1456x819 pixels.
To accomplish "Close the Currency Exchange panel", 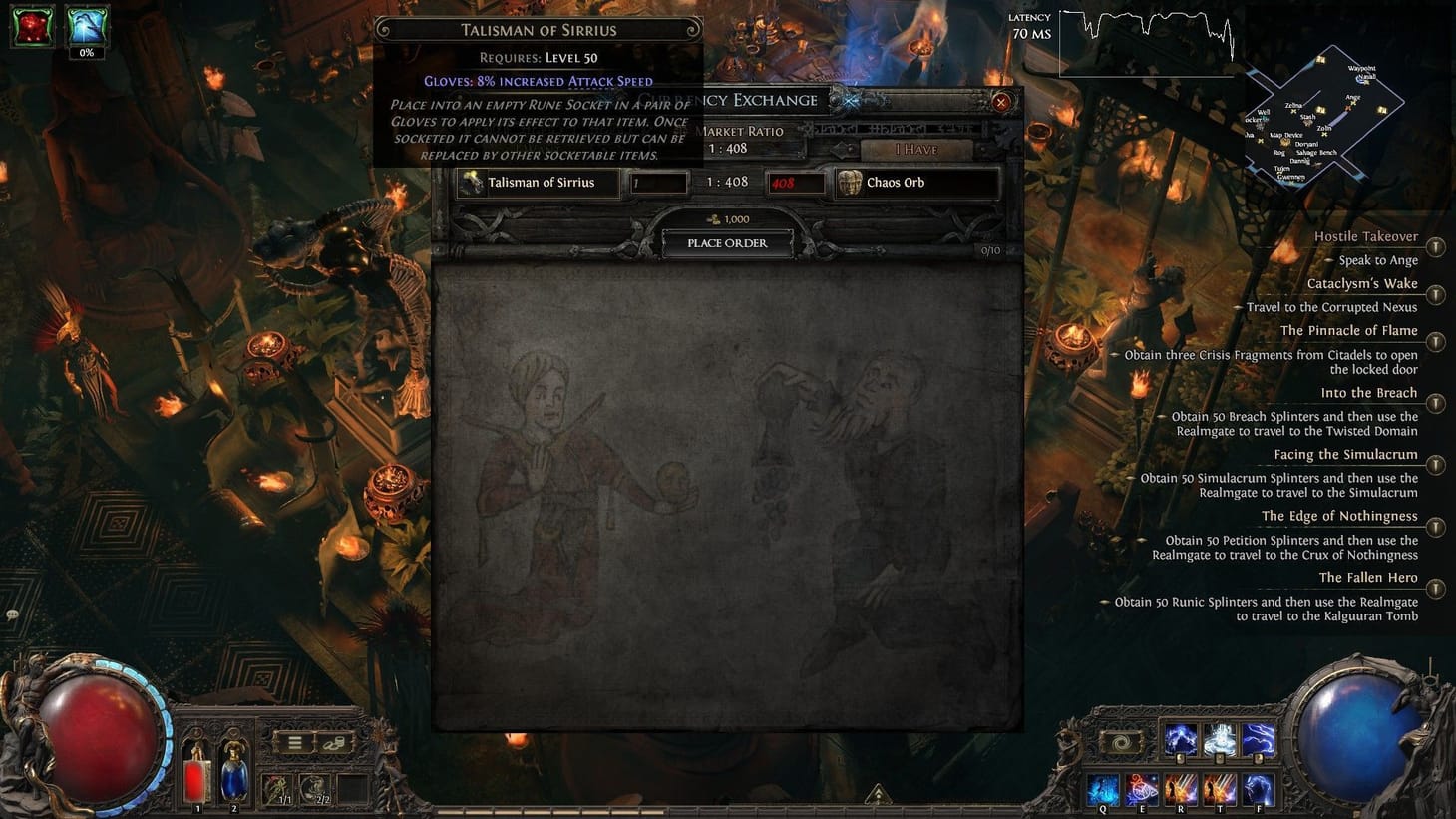I will coord(1000,102).
